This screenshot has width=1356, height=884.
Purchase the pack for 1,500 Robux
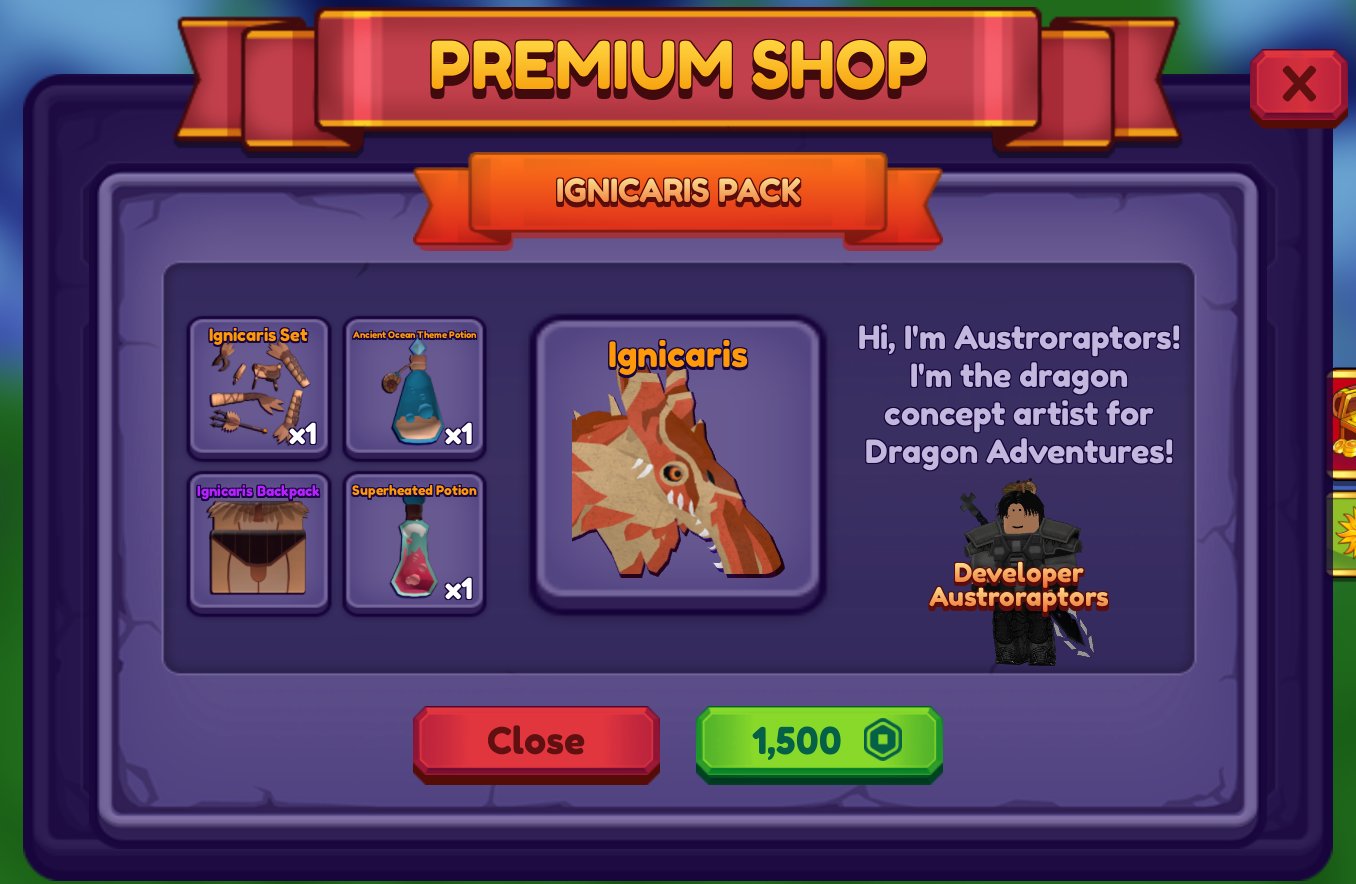coord(818,741)
